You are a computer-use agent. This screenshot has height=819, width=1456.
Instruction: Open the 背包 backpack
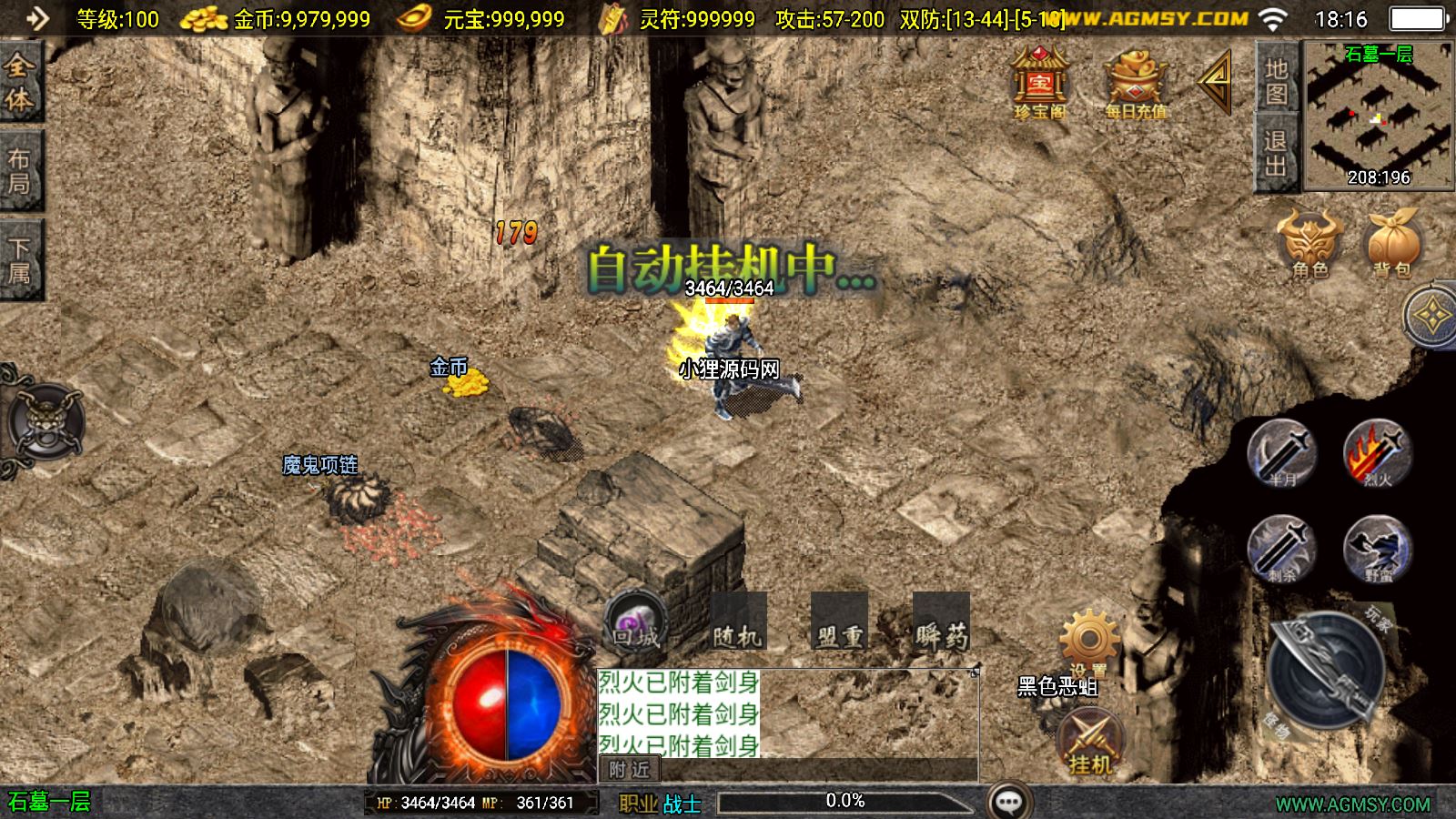tap(1392, 241)
